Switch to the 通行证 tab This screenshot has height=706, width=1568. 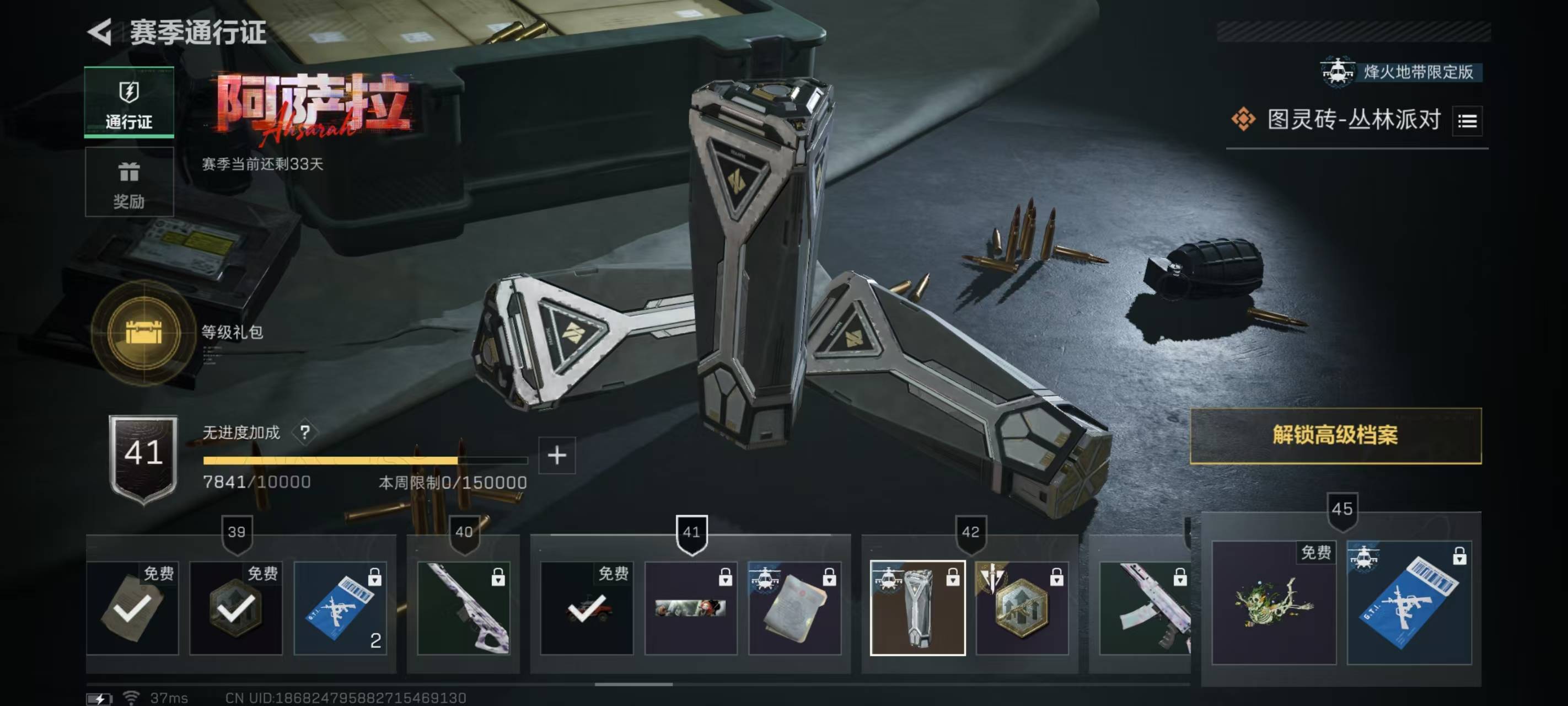click(x=129, y=103)
